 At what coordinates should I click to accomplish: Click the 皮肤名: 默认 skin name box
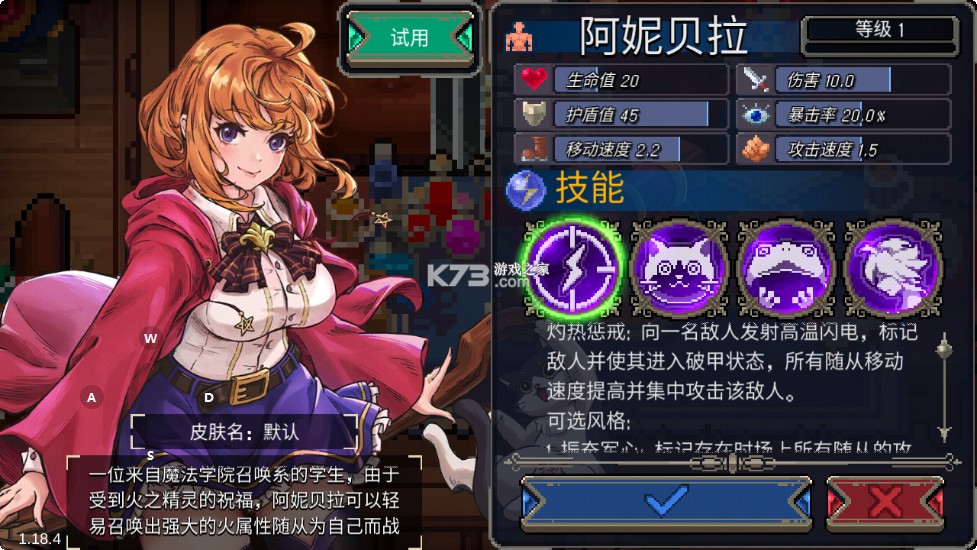[x=244, y=433]
